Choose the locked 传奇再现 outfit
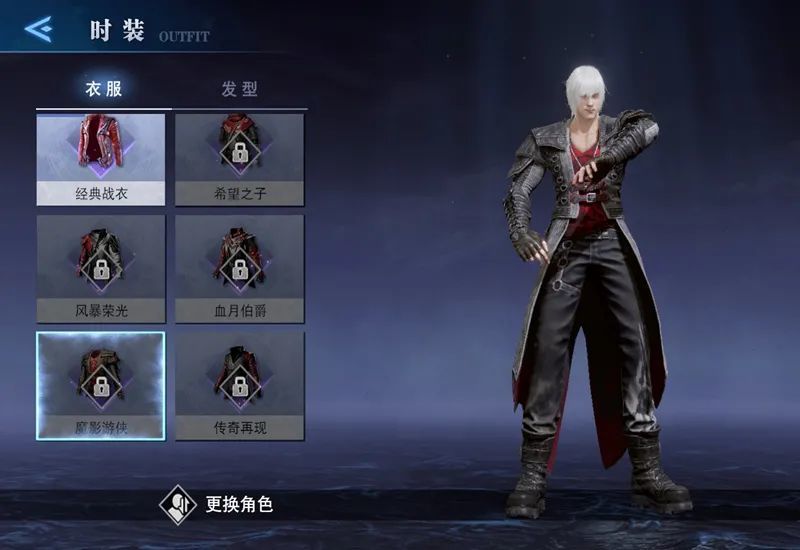The width and height of the screenshot is (800, 550). [240, 385]
